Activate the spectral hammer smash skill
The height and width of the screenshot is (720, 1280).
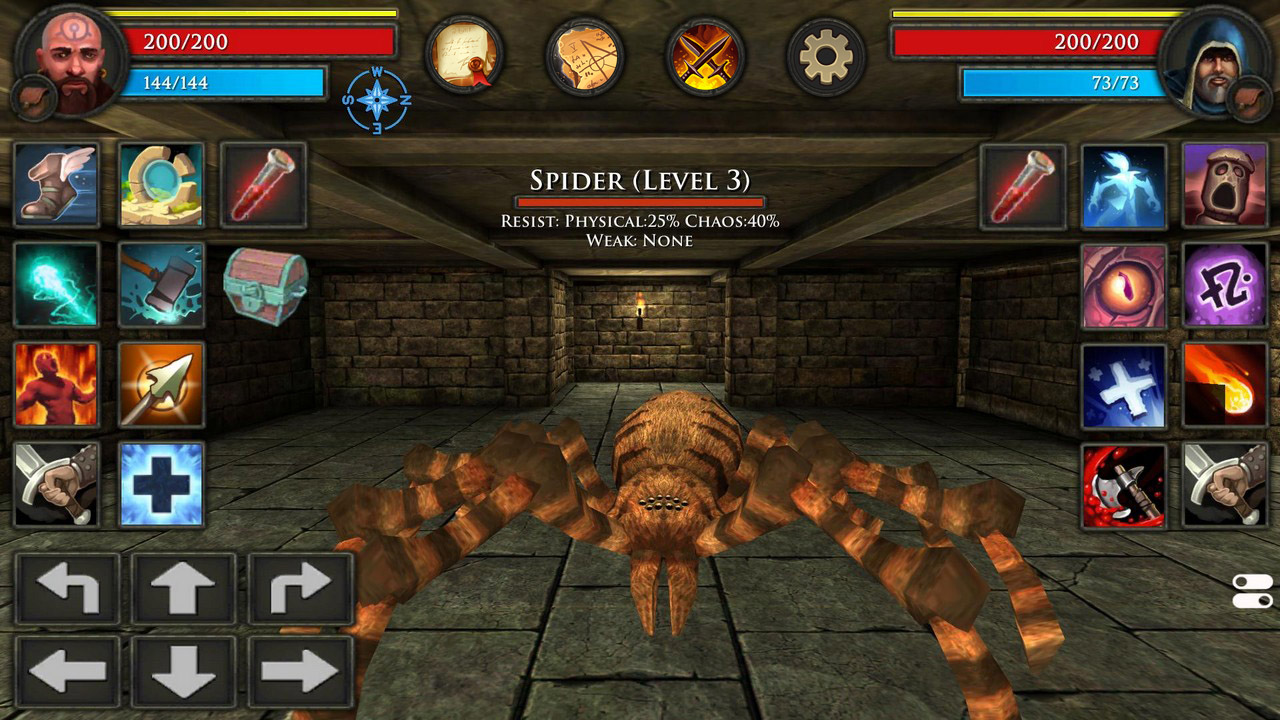(162, 287)
